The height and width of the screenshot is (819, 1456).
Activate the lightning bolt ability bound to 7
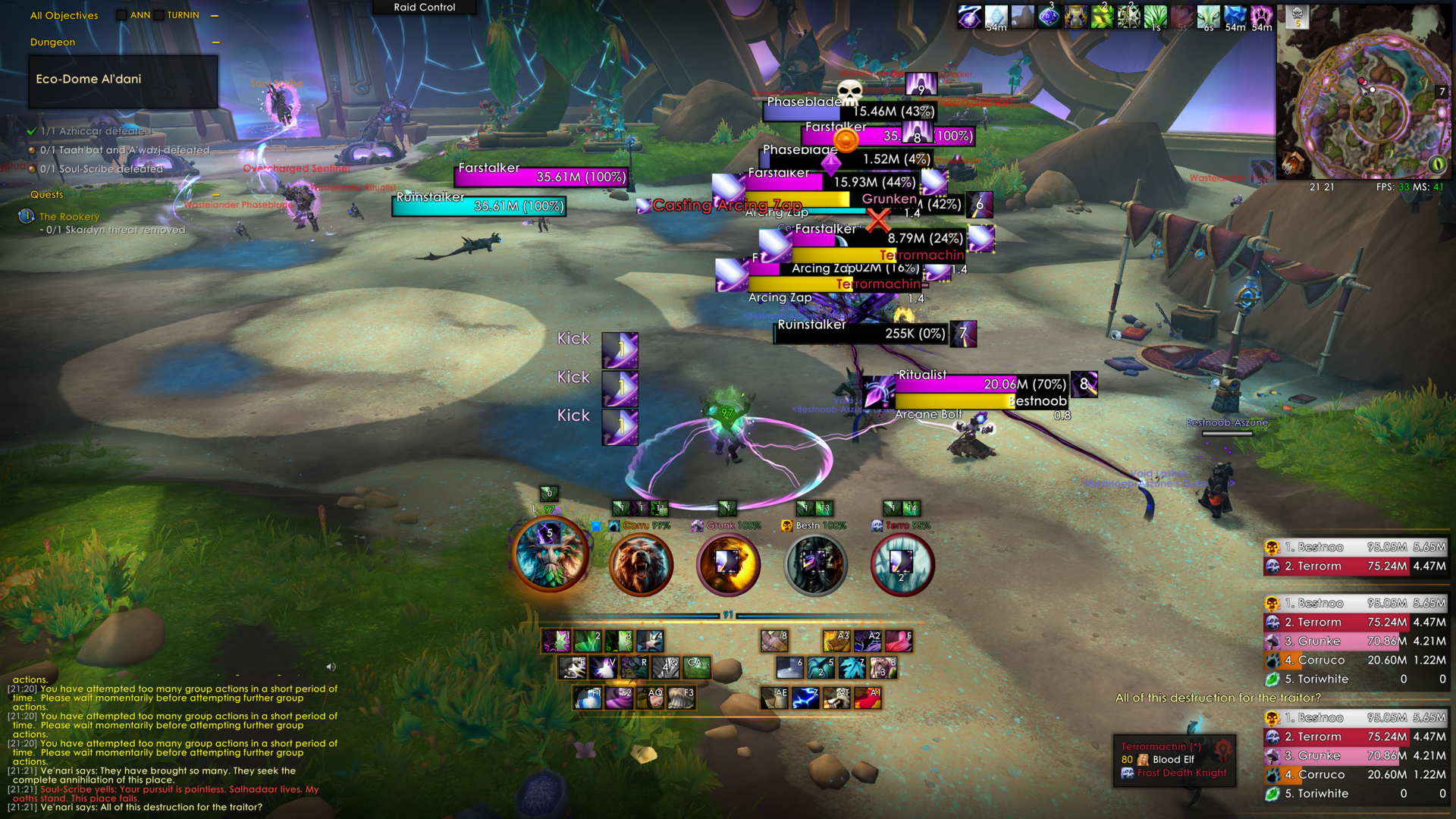click(805, 697)
